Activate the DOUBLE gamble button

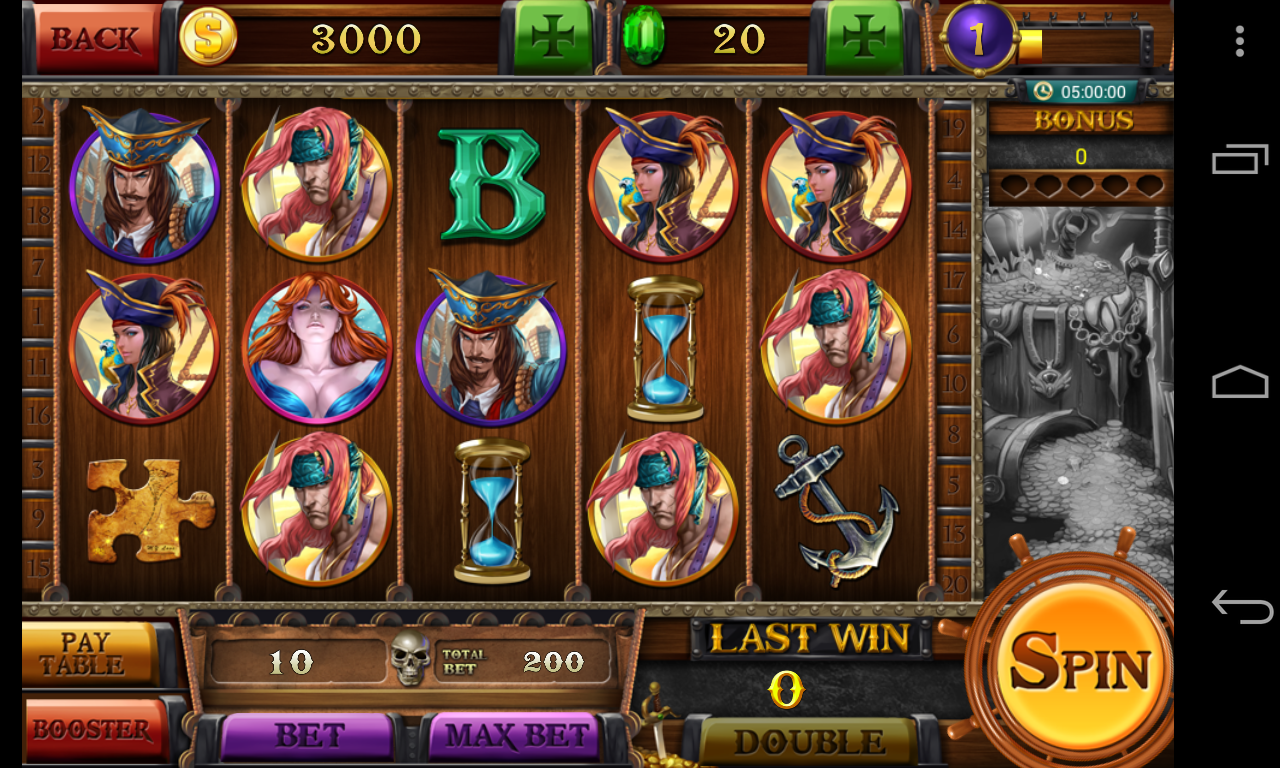click(808, 741)
